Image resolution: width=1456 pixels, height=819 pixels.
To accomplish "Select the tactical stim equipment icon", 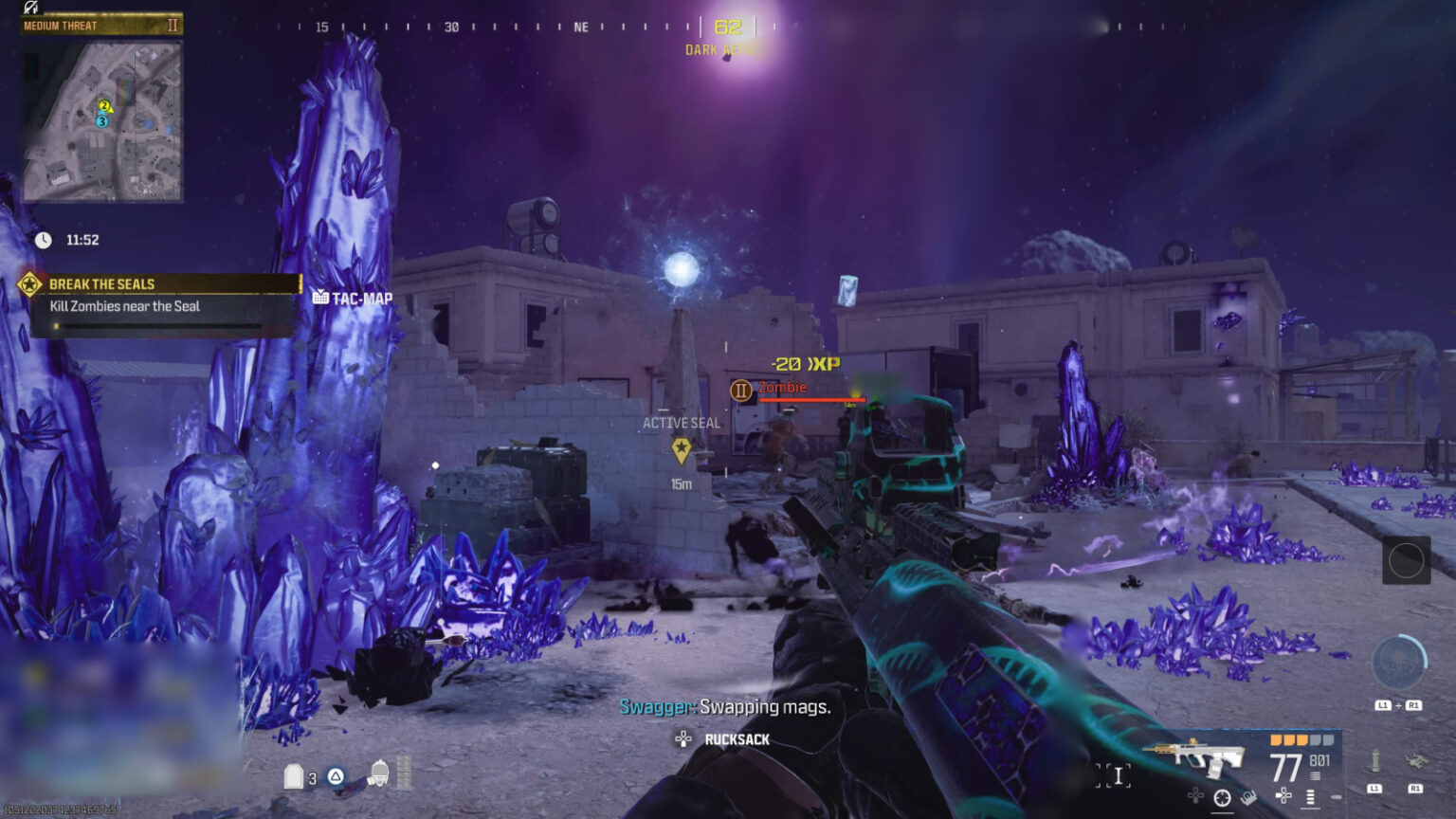I will 1374,761.
